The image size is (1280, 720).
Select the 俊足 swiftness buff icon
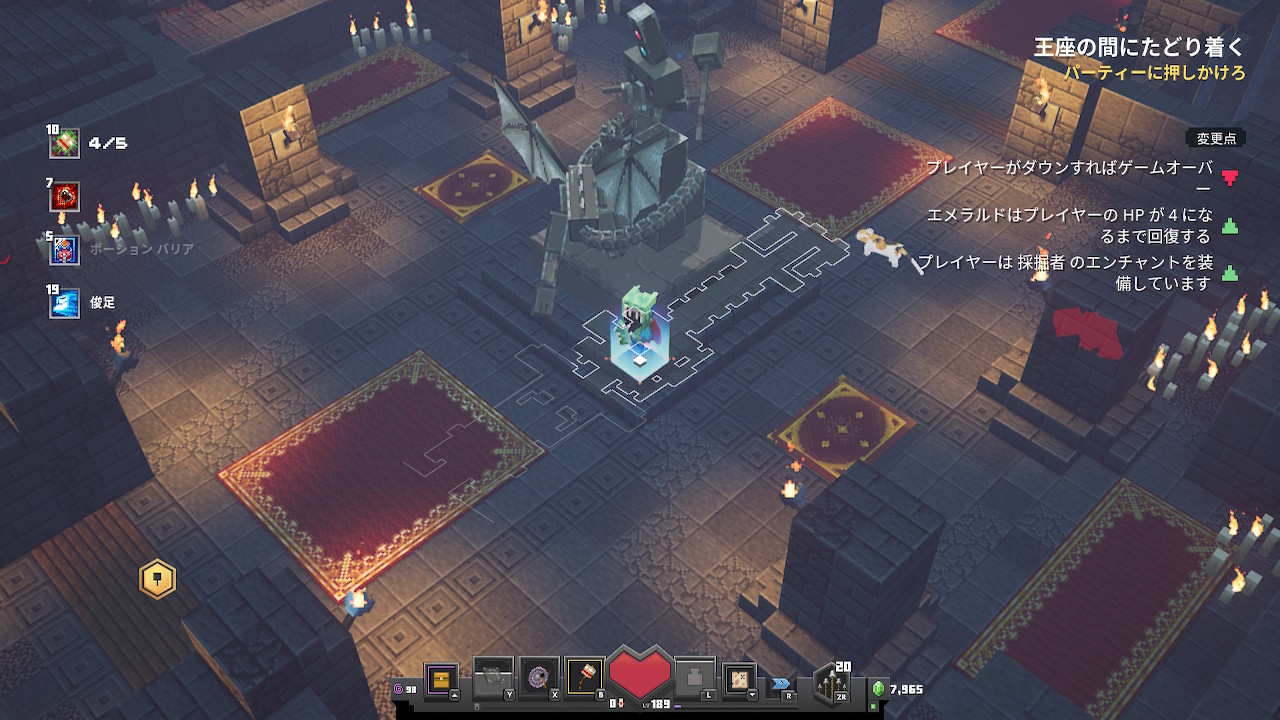pos(65,302)
